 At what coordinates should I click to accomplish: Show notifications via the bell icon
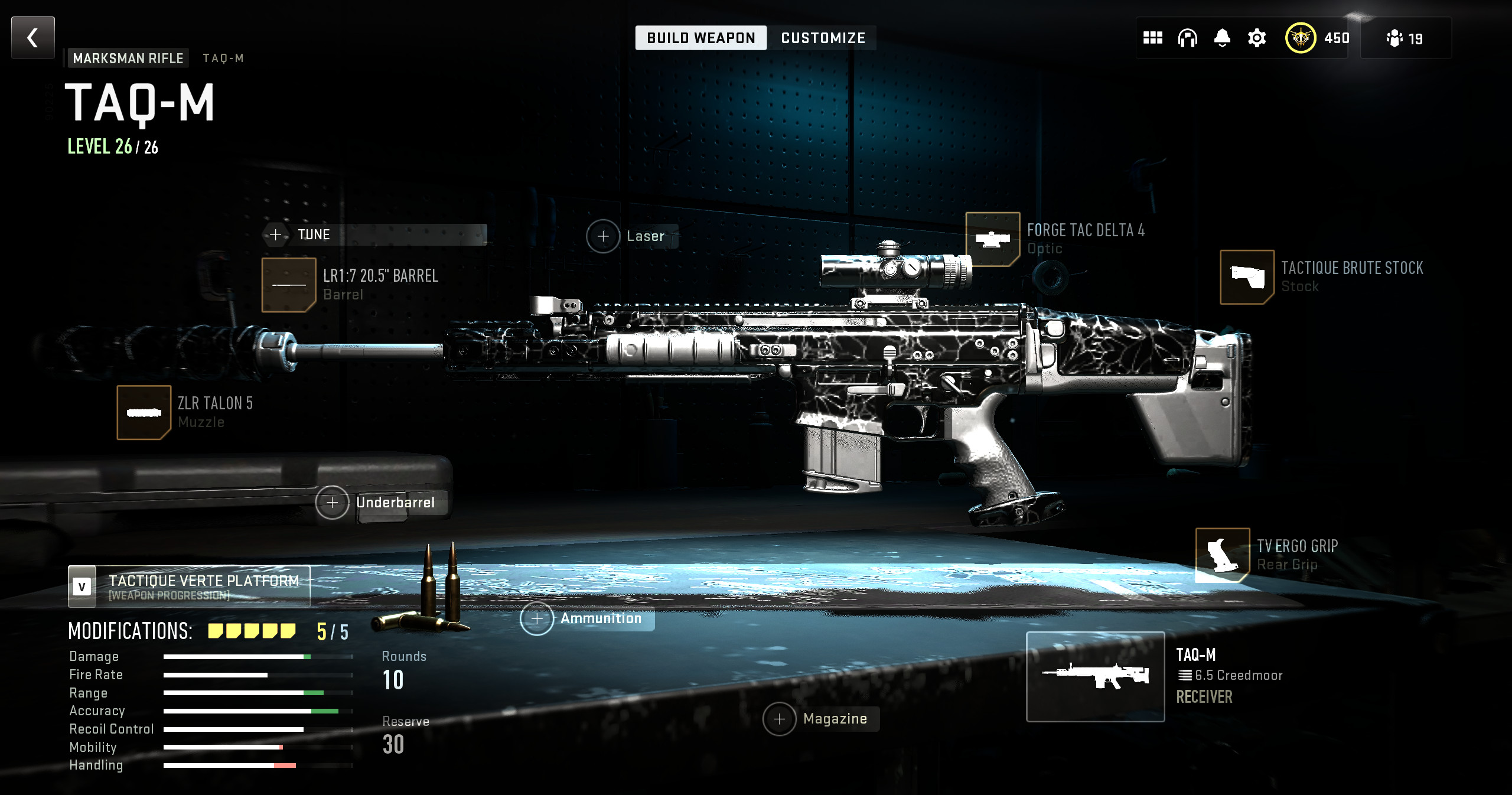[1222, 38]
